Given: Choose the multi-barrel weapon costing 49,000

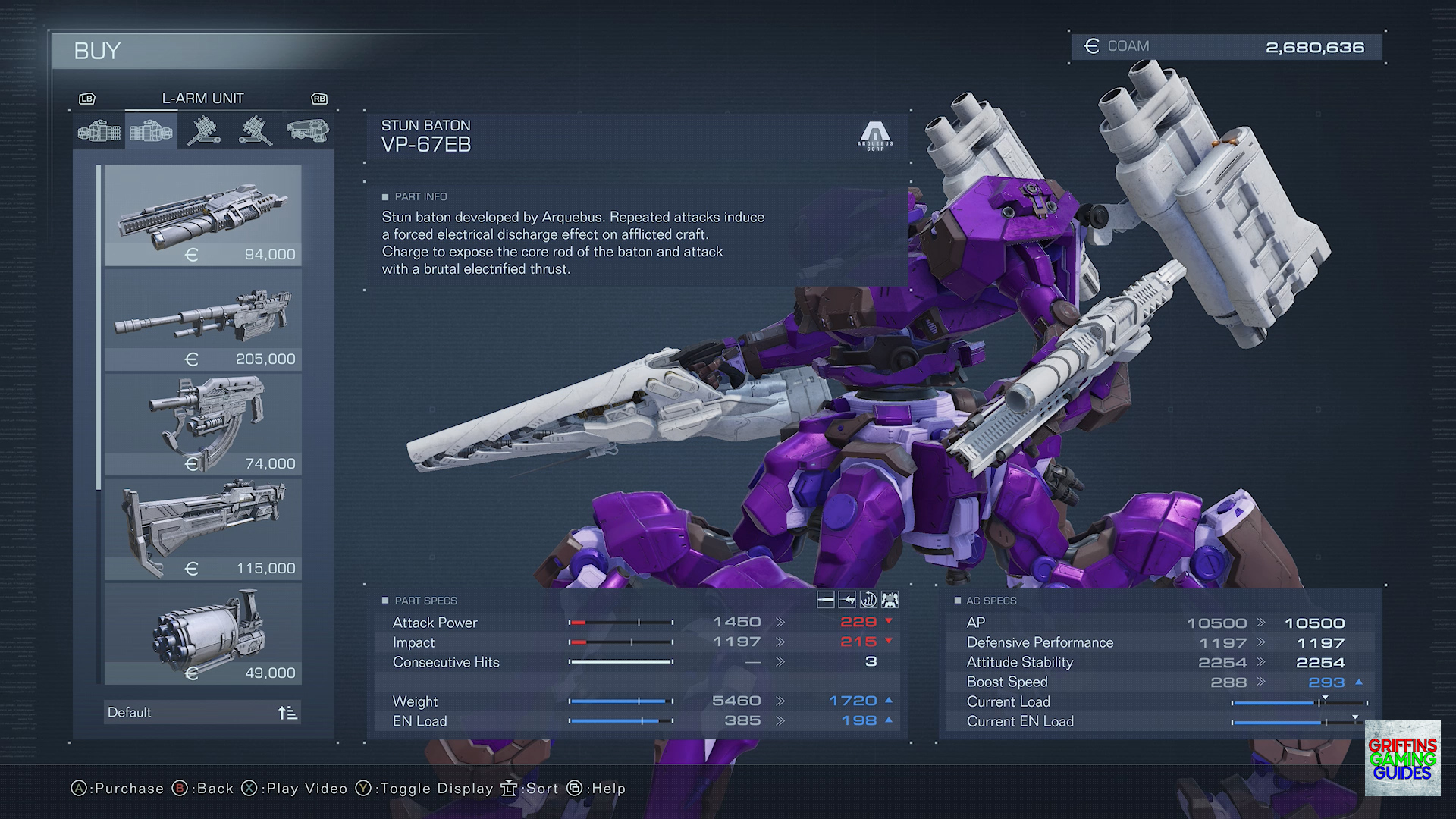Looking at the screenshot, I should (202, 633).
